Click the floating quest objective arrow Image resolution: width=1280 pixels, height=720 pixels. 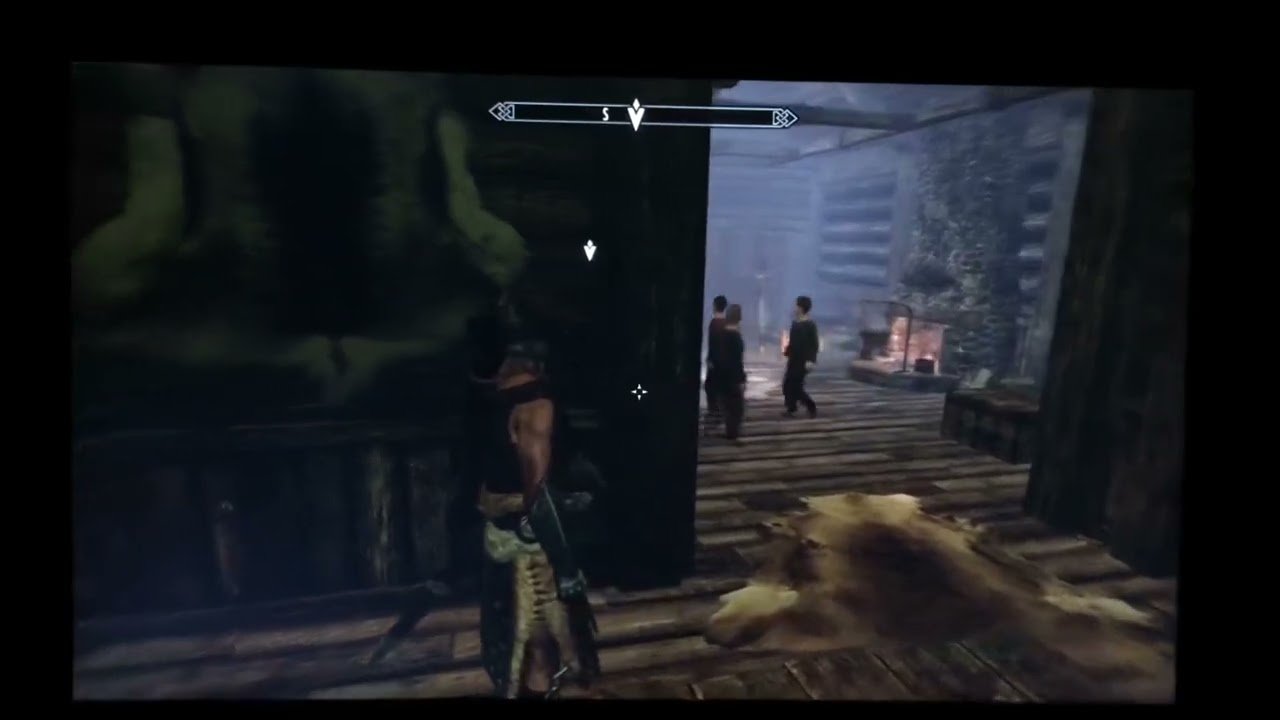pyautogui.click(x=589, y=251)
